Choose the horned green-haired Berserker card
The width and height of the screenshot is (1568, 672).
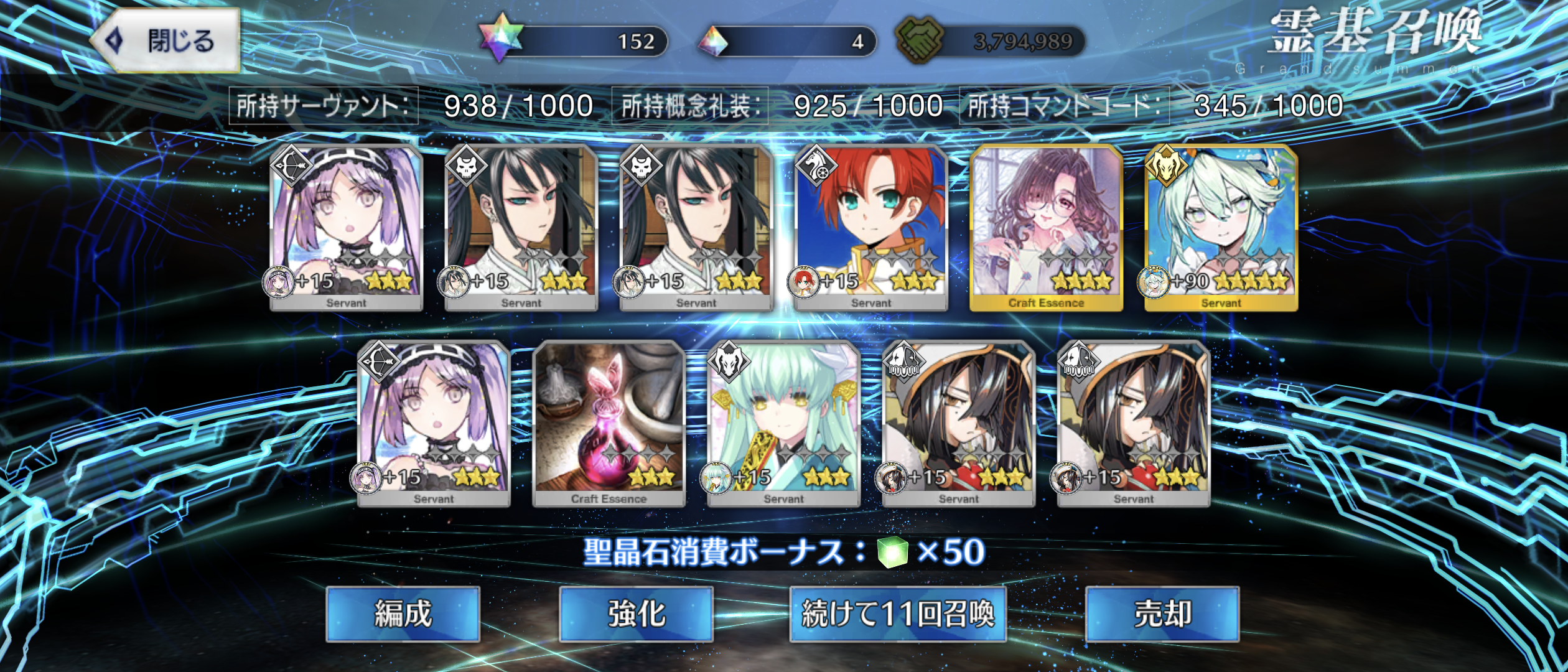point(783,423)
